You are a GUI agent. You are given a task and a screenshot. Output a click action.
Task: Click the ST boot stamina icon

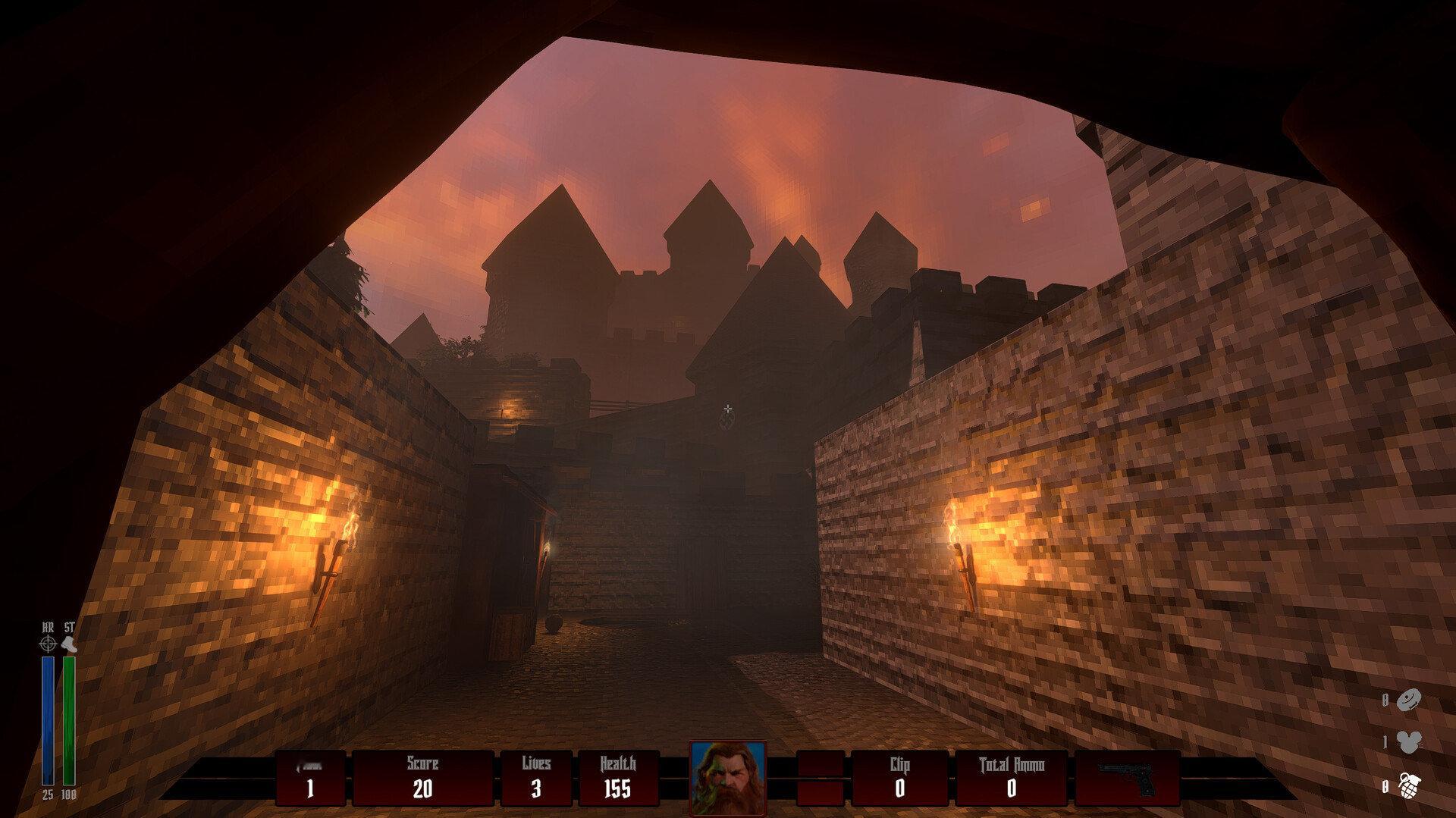pos(69,644)
